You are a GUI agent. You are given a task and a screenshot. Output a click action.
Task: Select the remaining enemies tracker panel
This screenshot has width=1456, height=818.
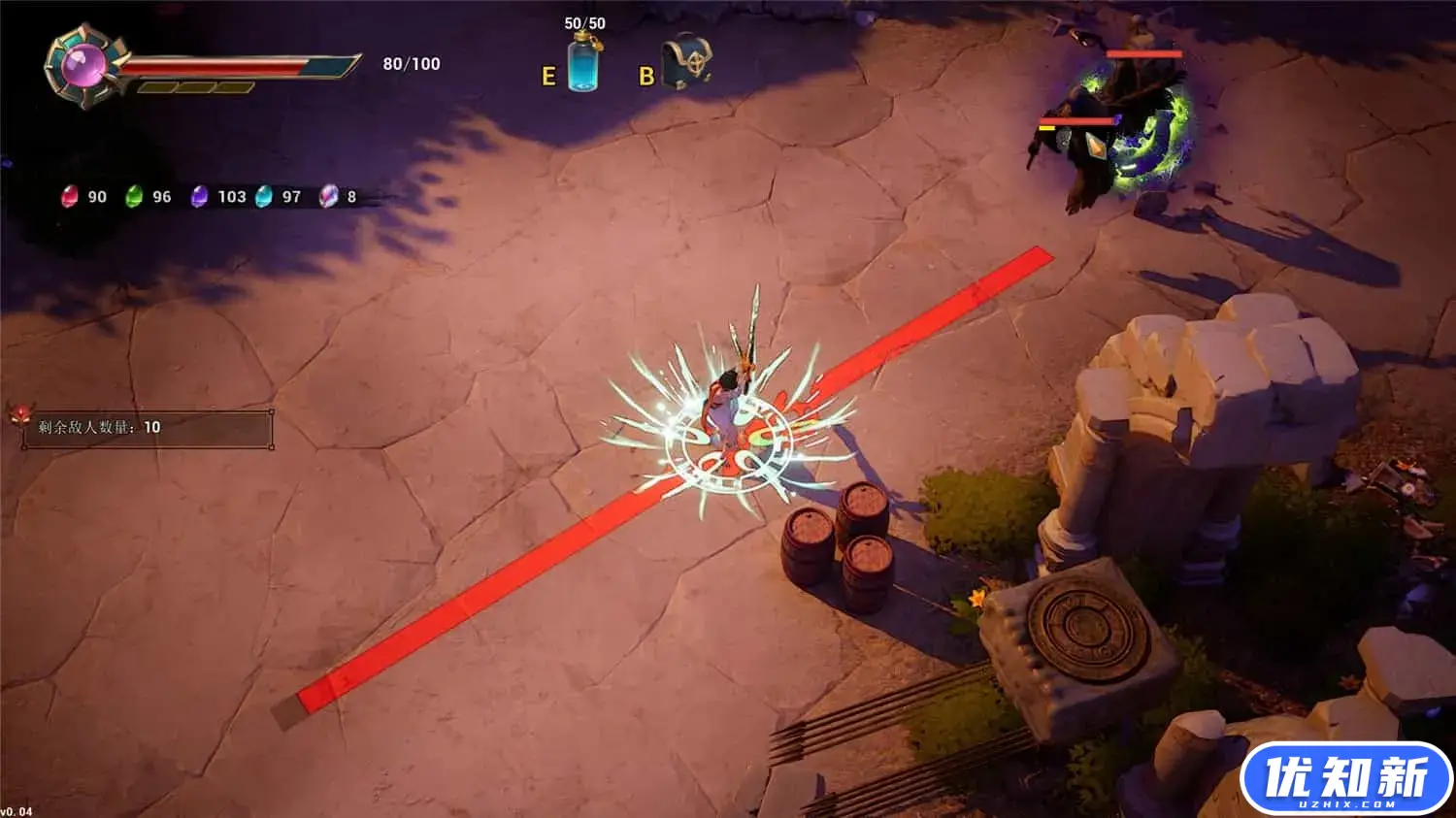click(x=148, y=428)
